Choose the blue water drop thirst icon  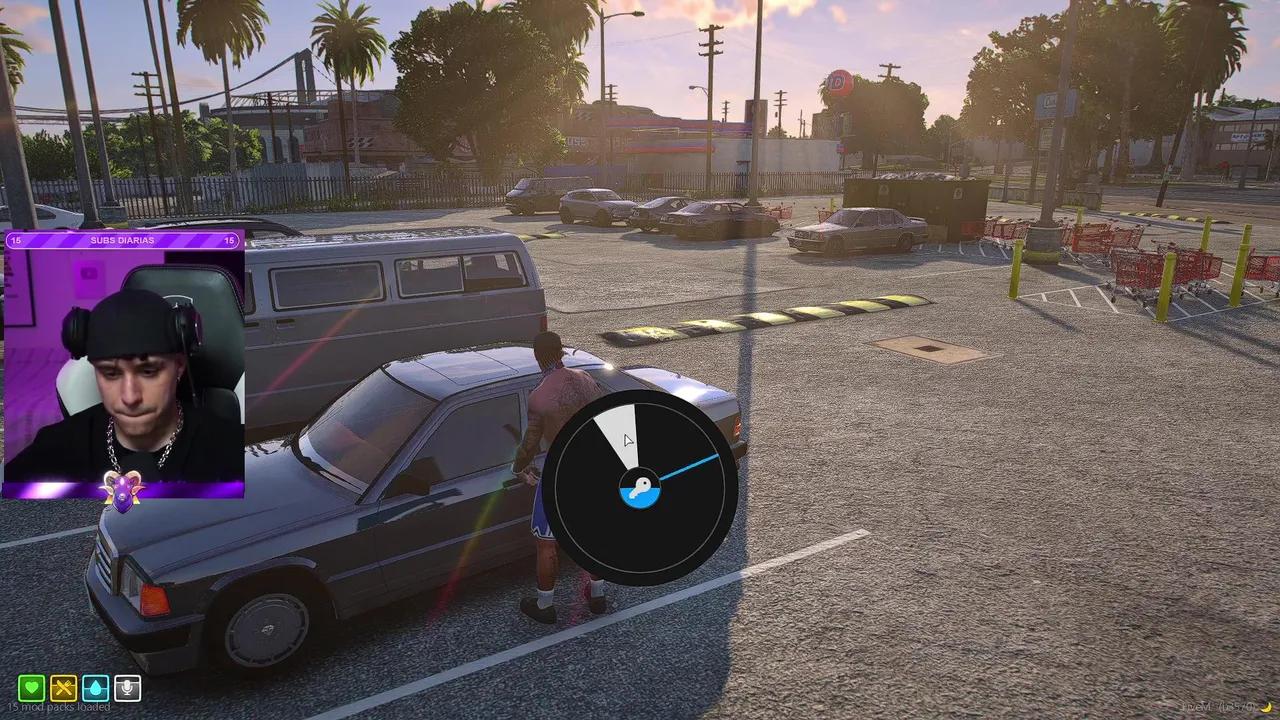tap(96, 688)
